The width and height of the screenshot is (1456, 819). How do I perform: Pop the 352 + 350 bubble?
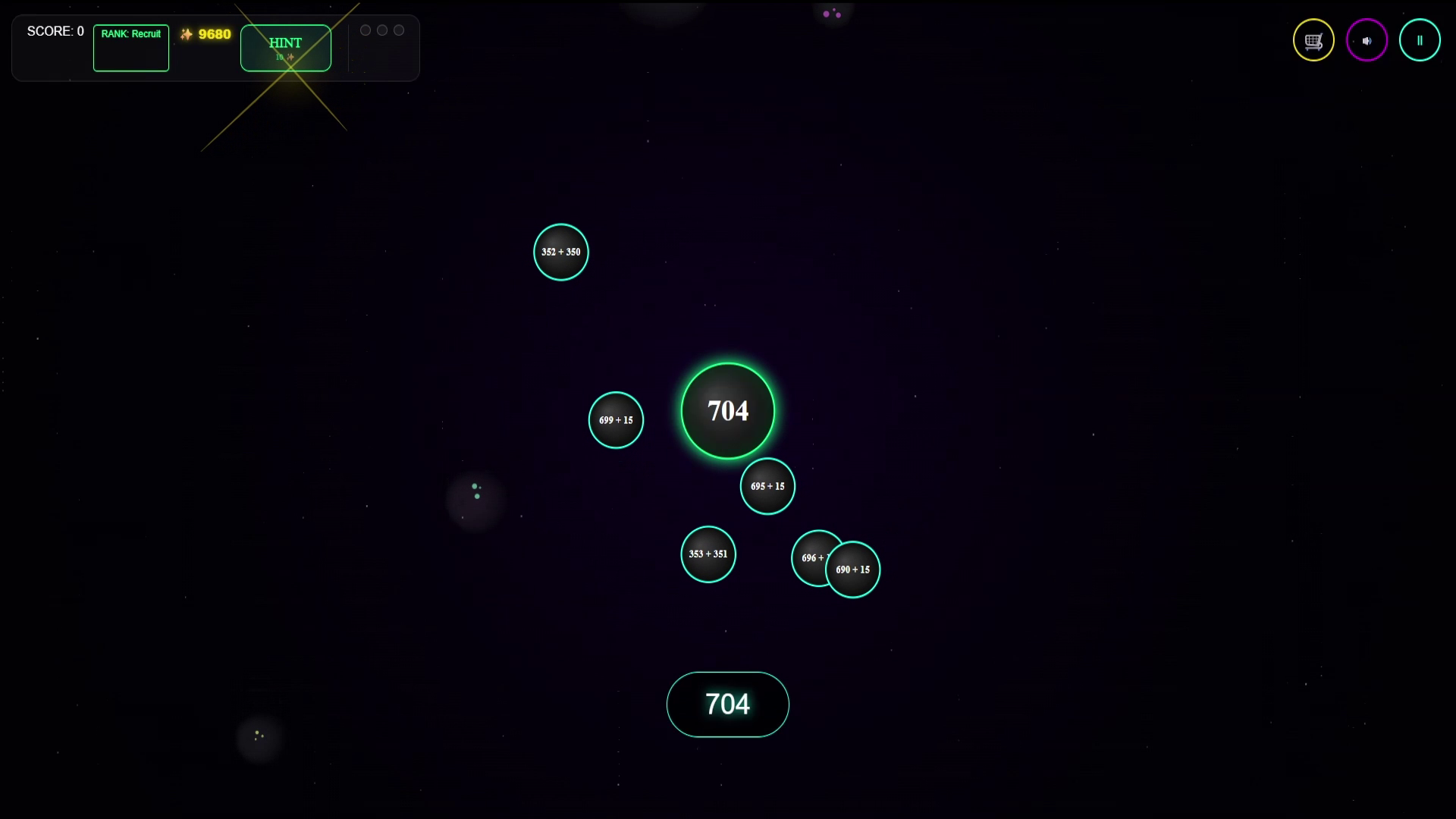[x=560, y=252]
